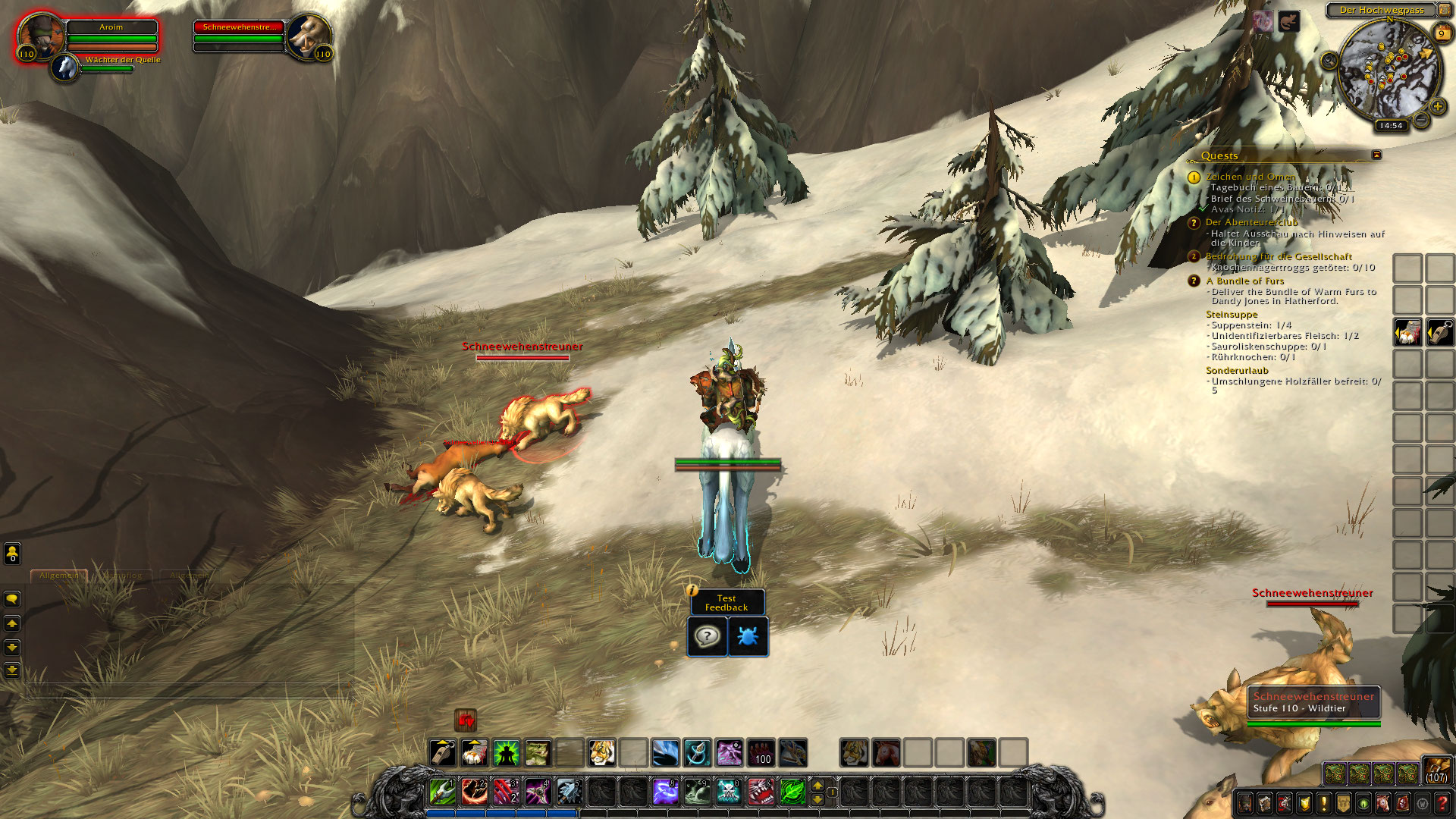Zoom in on the minimap

coord(1438,106)
